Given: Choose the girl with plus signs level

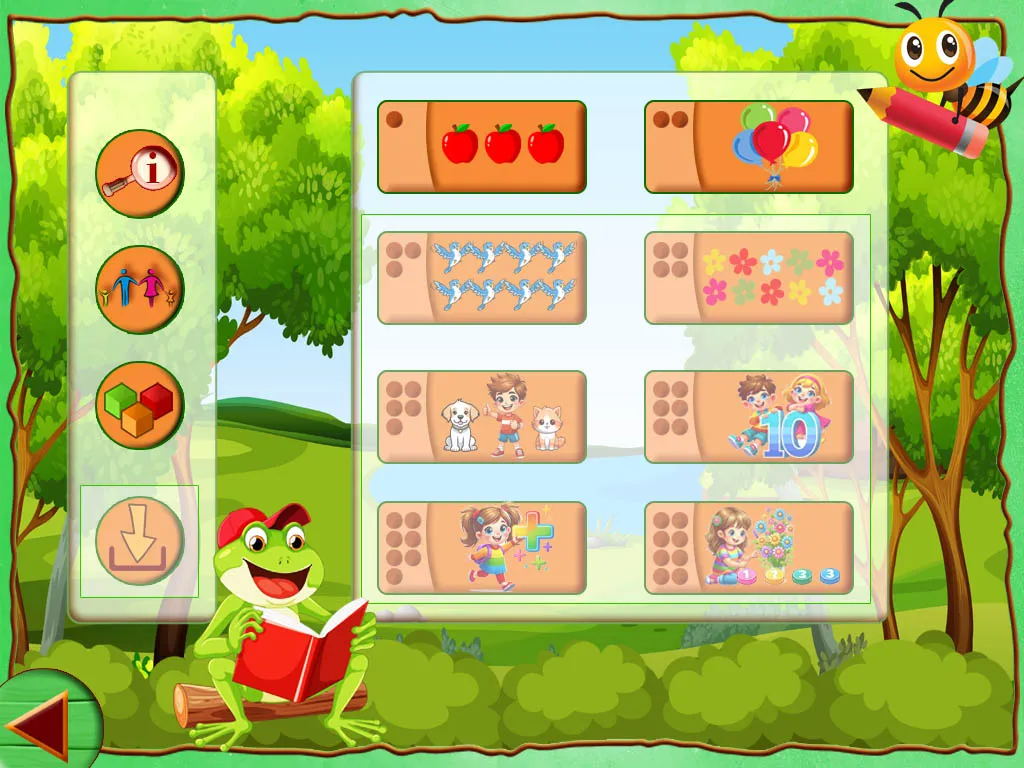Looking at the screenshot, I should tap(481, 548).
